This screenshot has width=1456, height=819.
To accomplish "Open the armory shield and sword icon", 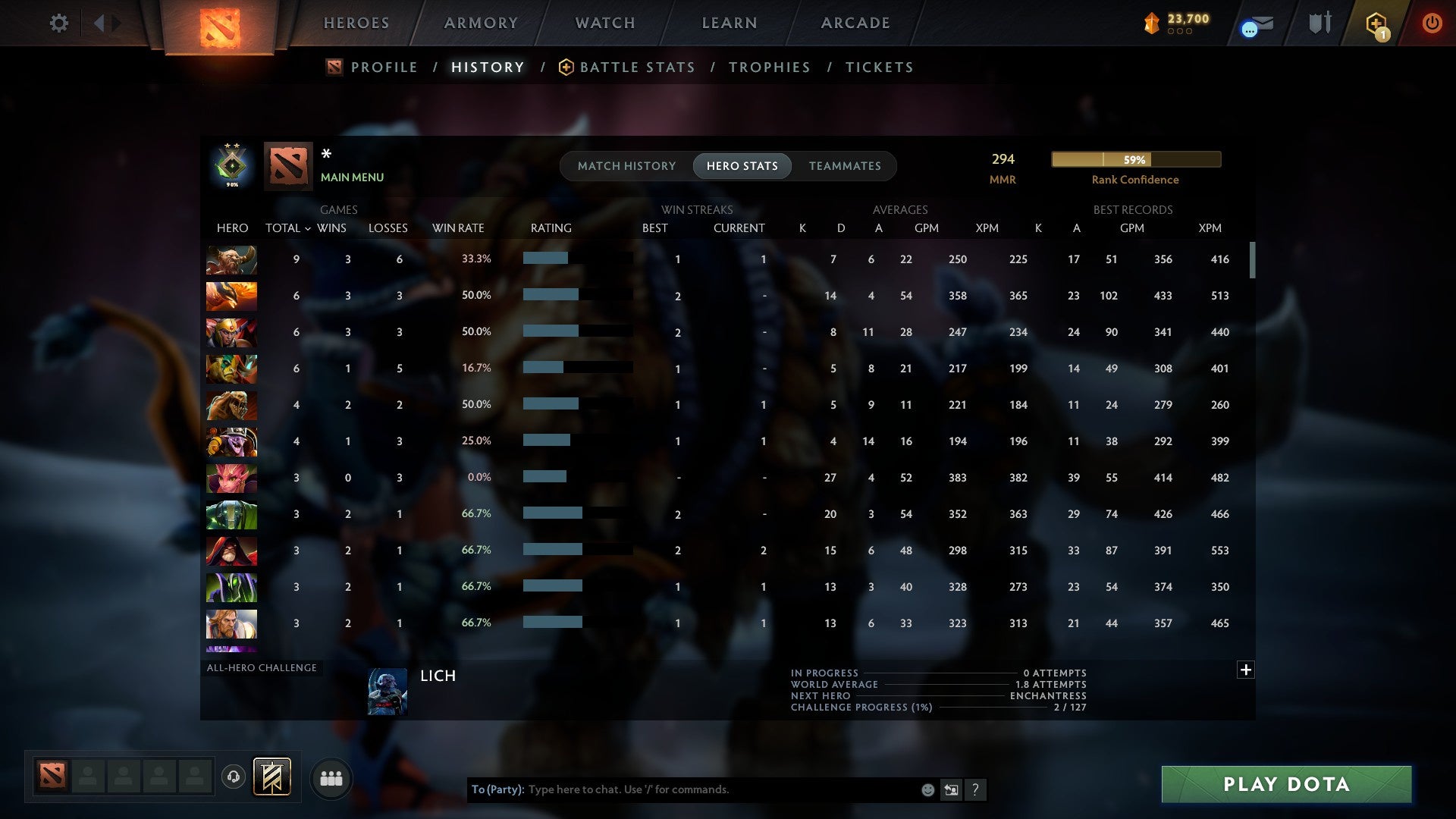I will coord(1319,24).
